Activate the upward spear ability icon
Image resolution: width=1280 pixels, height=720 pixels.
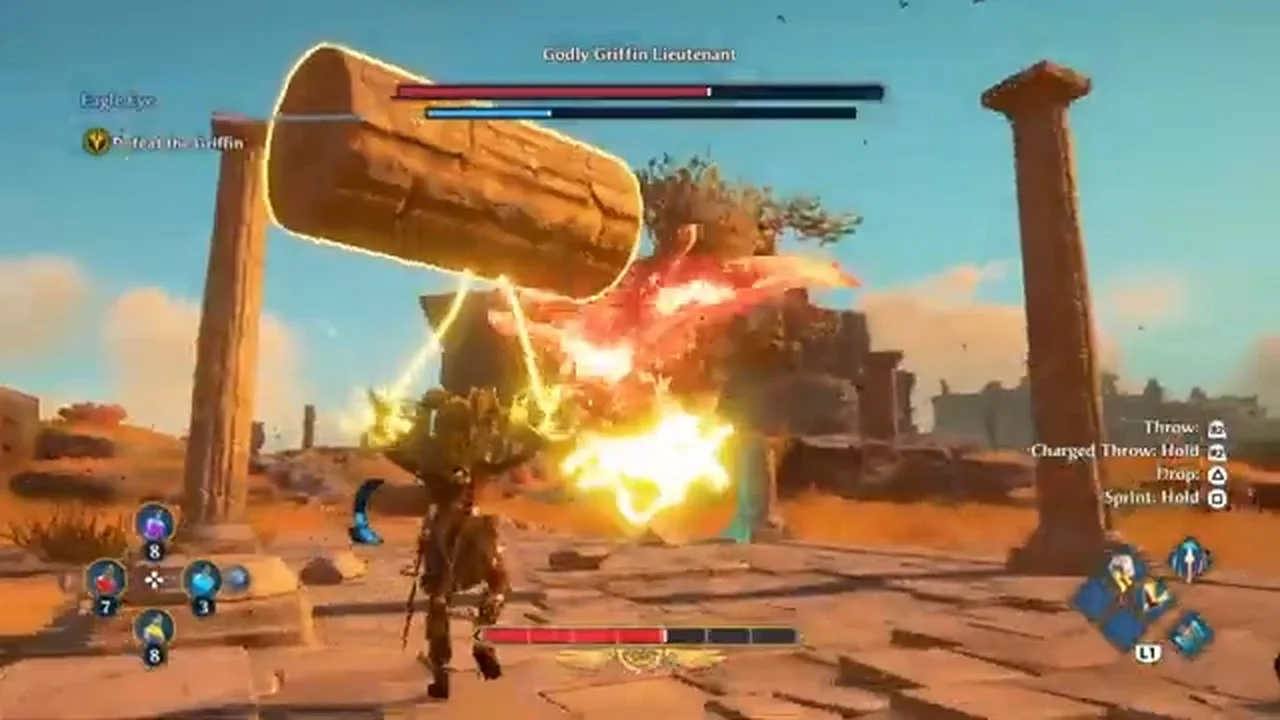coord(1190,559)
